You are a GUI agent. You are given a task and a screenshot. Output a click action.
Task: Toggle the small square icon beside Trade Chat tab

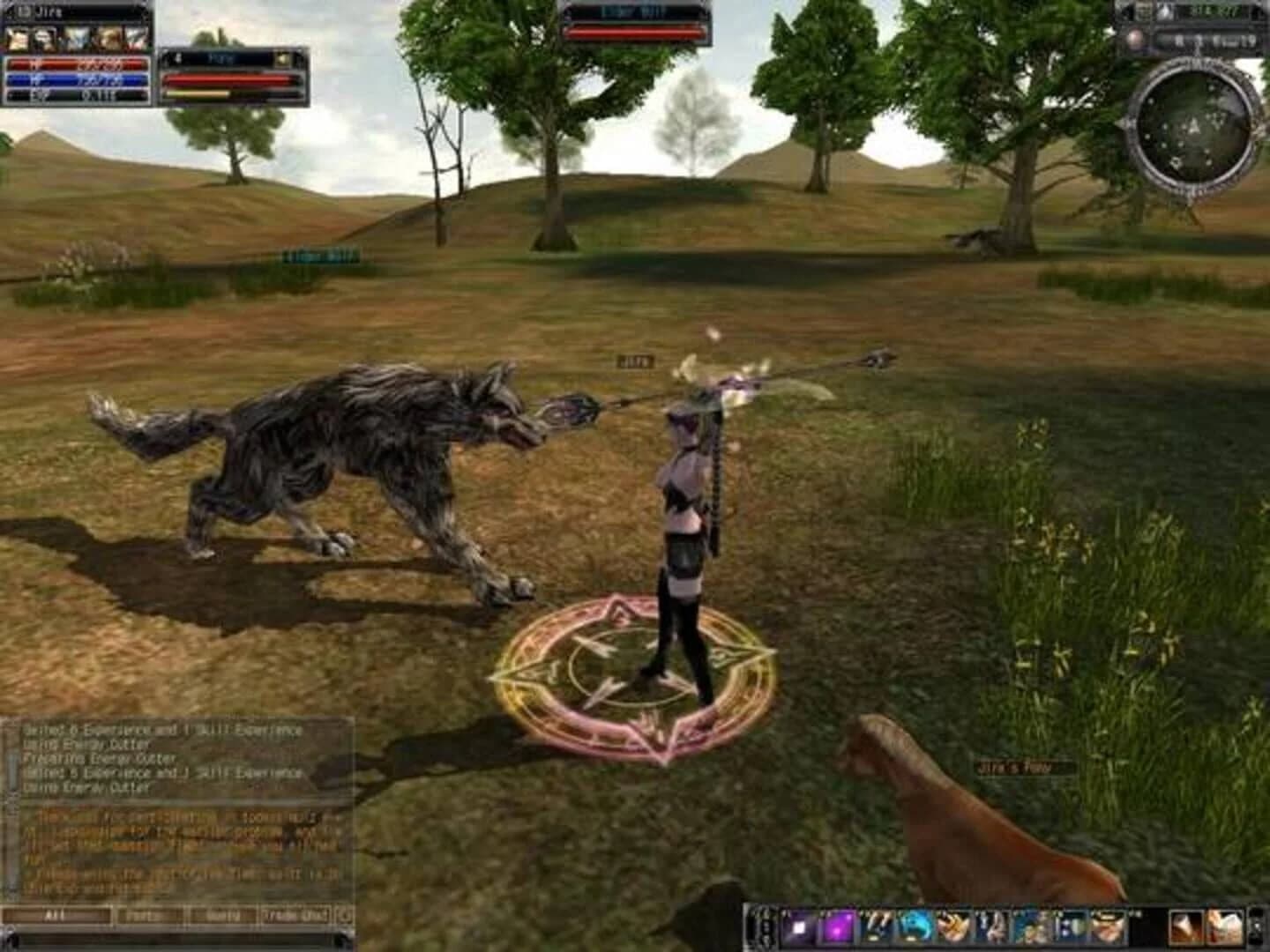point(342,917)
